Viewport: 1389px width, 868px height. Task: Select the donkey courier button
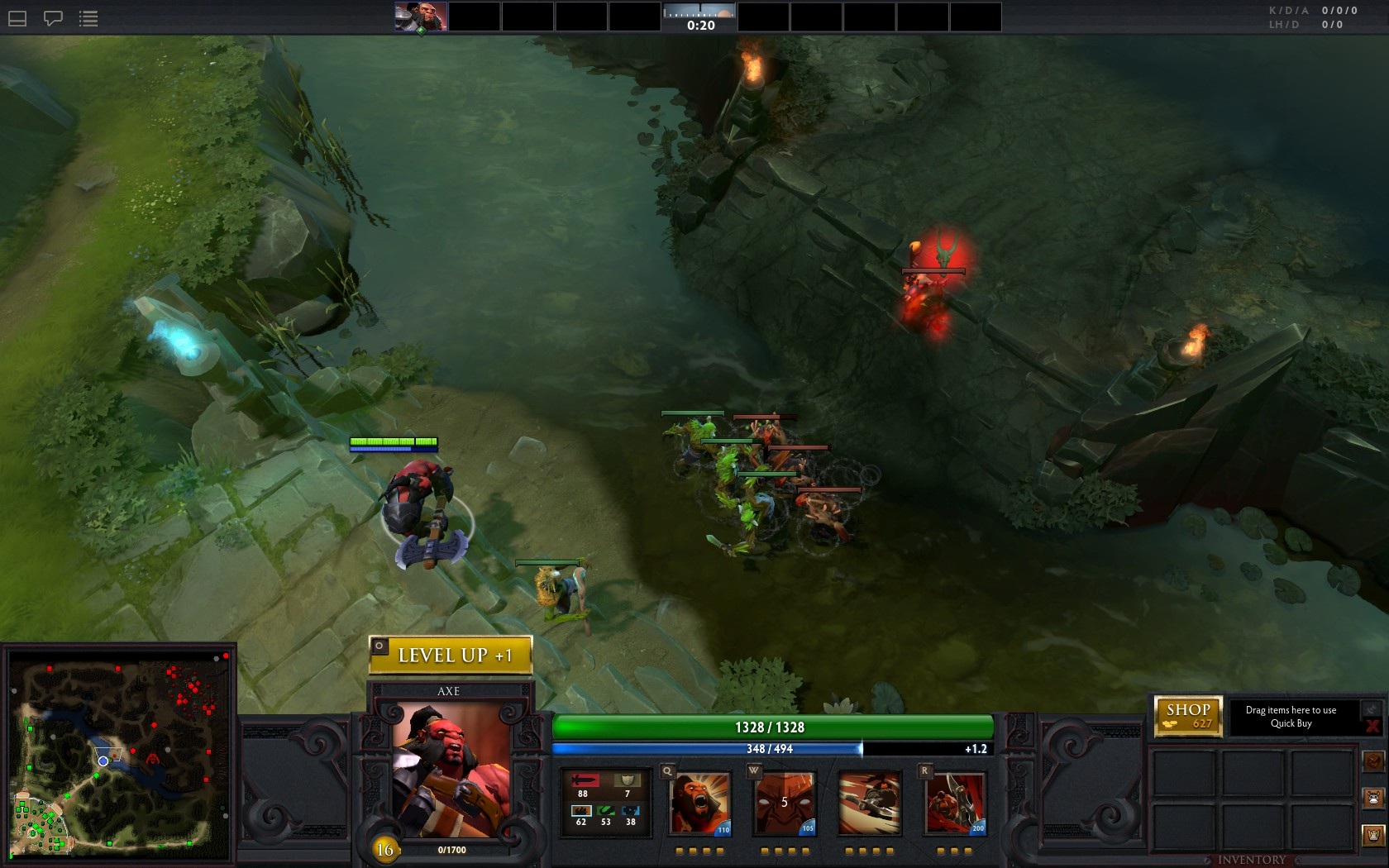pyautogui.click(x=1373, y=799)
